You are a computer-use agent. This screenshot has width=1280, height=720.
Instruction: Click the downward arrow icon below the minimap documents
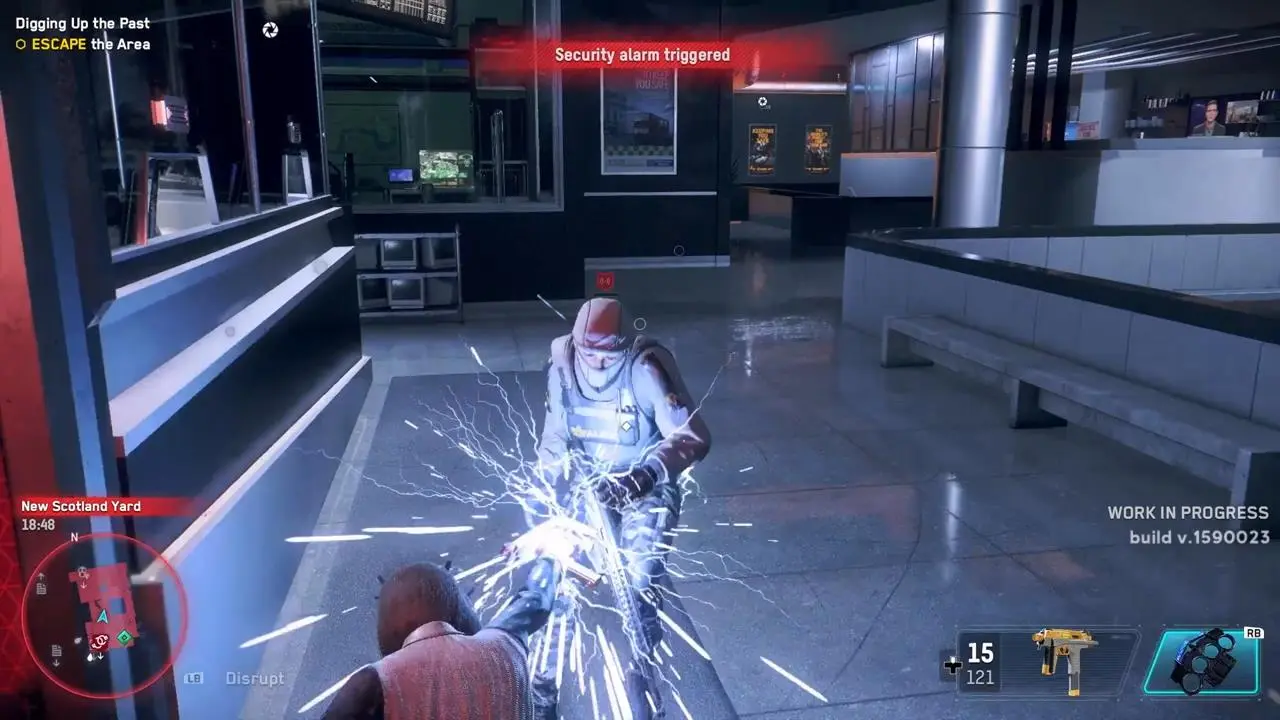[57, 663]
